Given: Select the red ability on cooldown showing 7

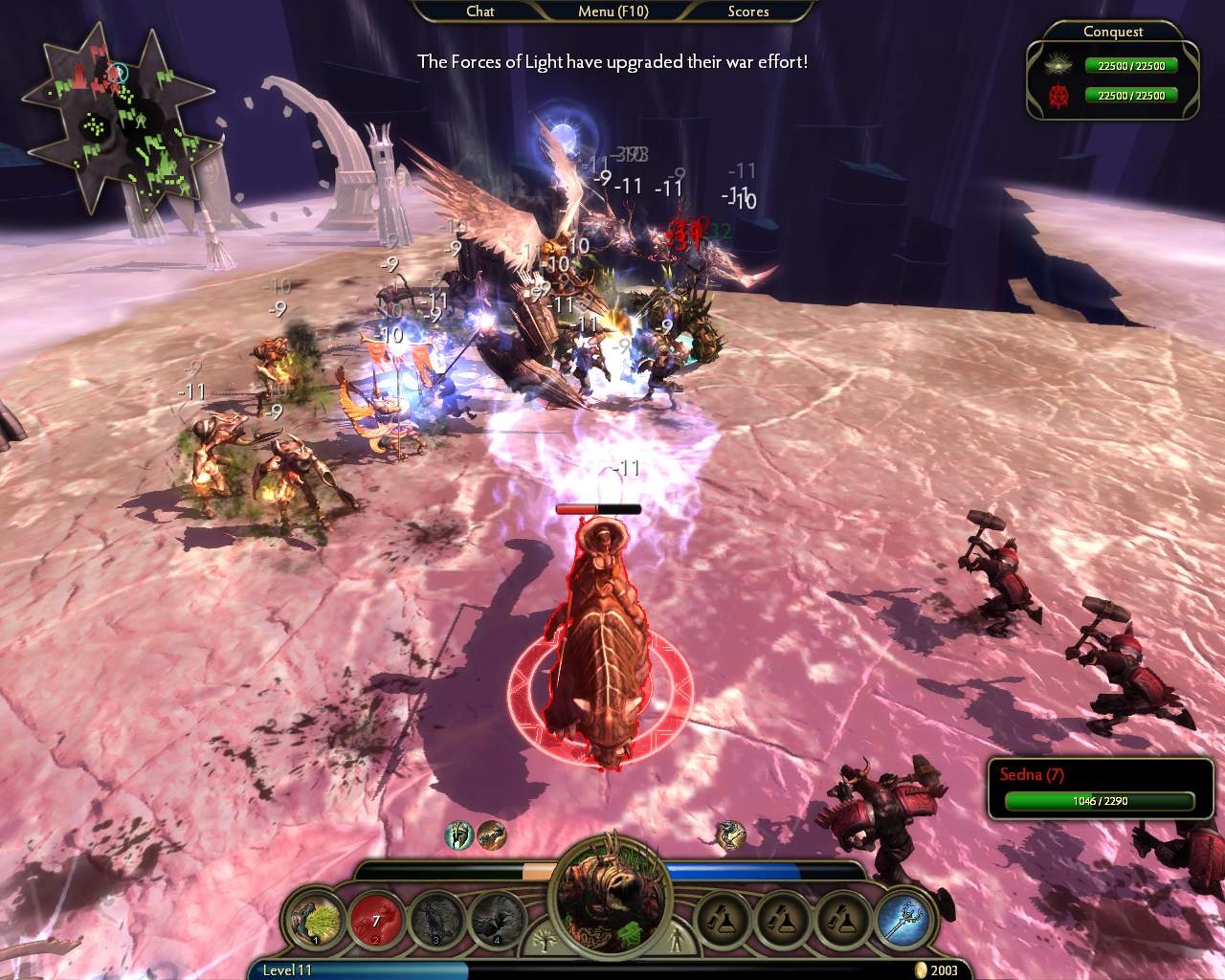Looking at the screenshot, I should [x=376, y=920].
